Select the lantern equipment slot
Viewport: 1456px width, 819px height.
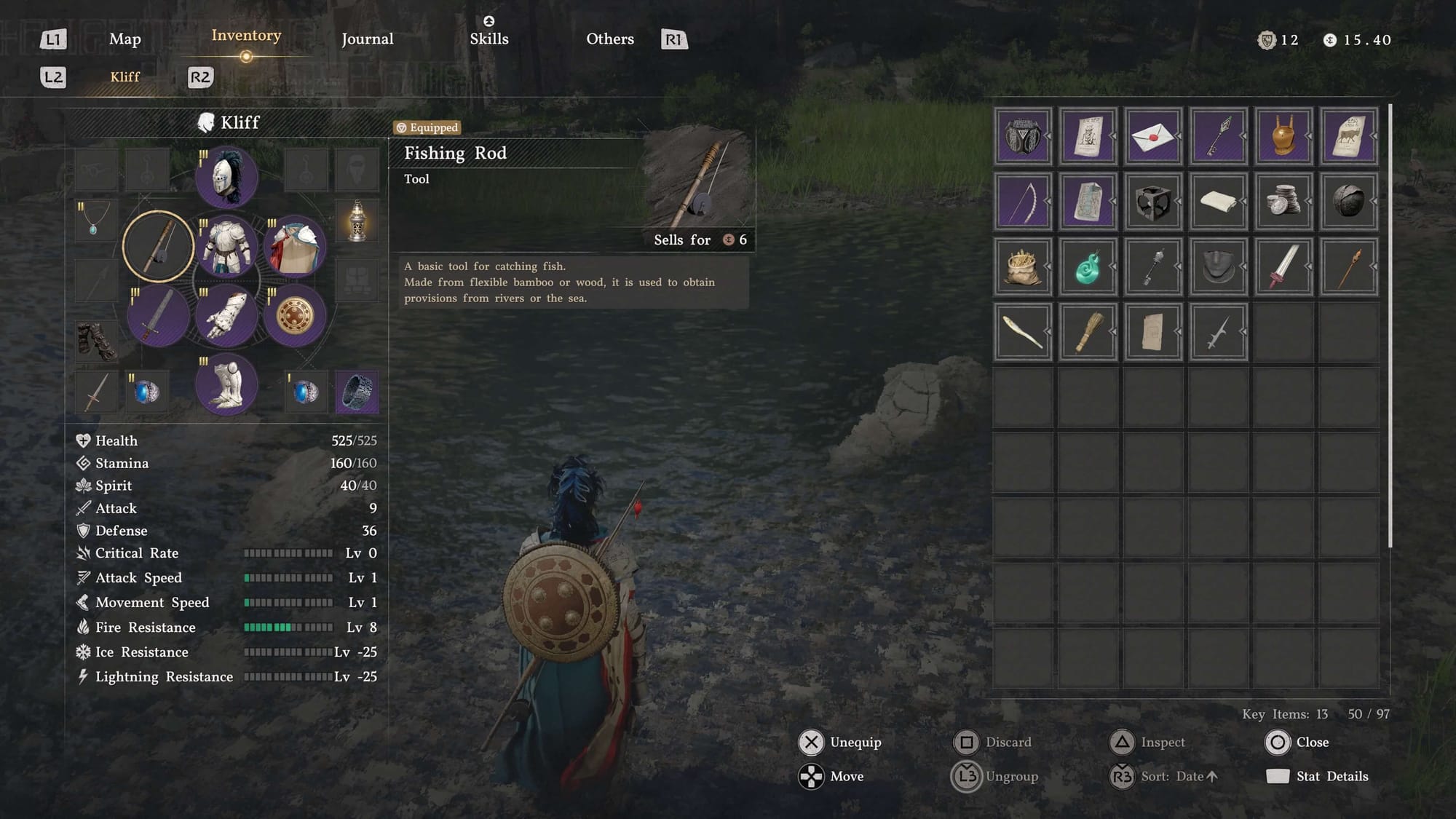click(x=357, y=221)
